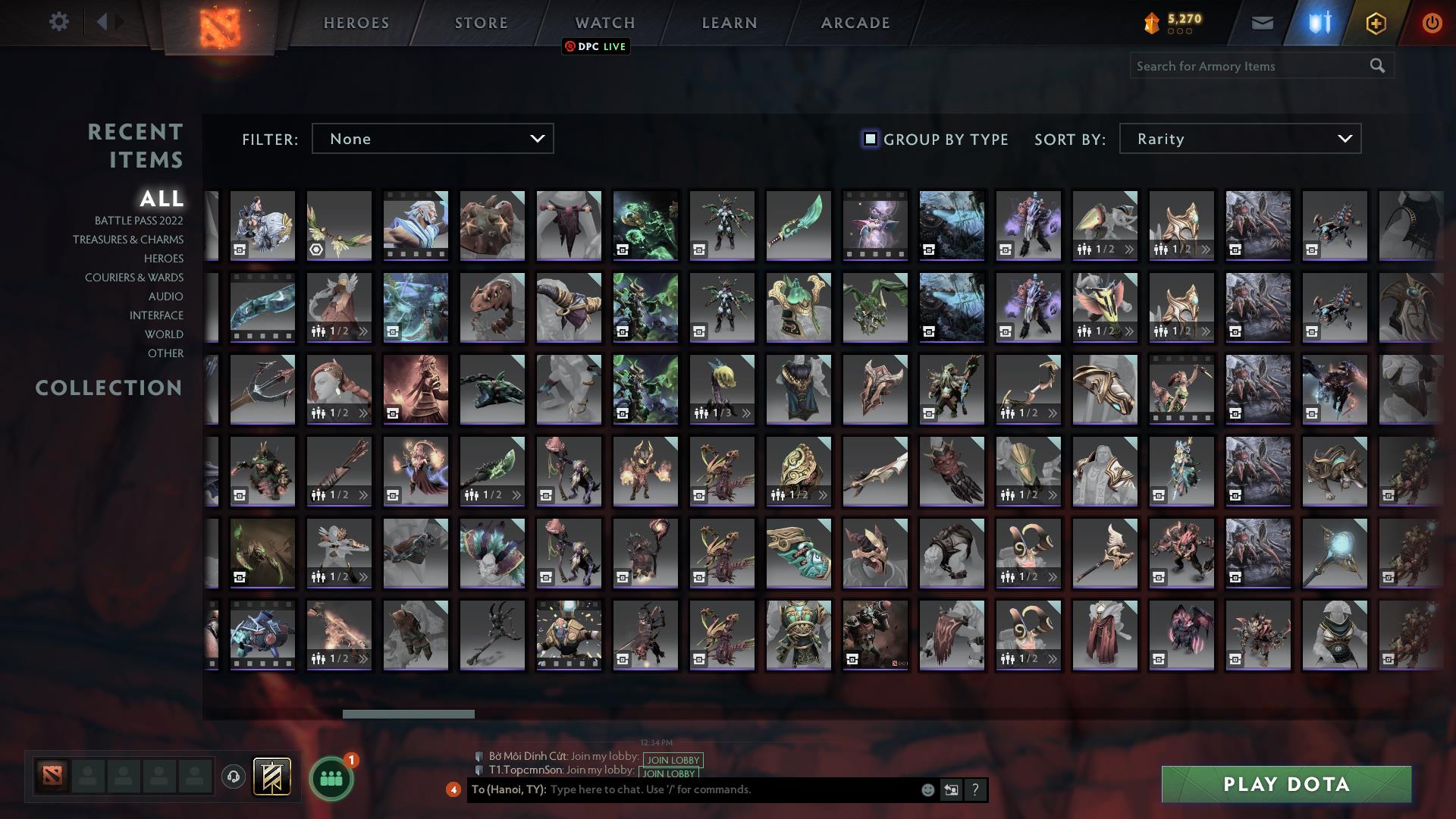The image size is (1456, 819).
Task: Open the settings gear menu
Action: 59,22
